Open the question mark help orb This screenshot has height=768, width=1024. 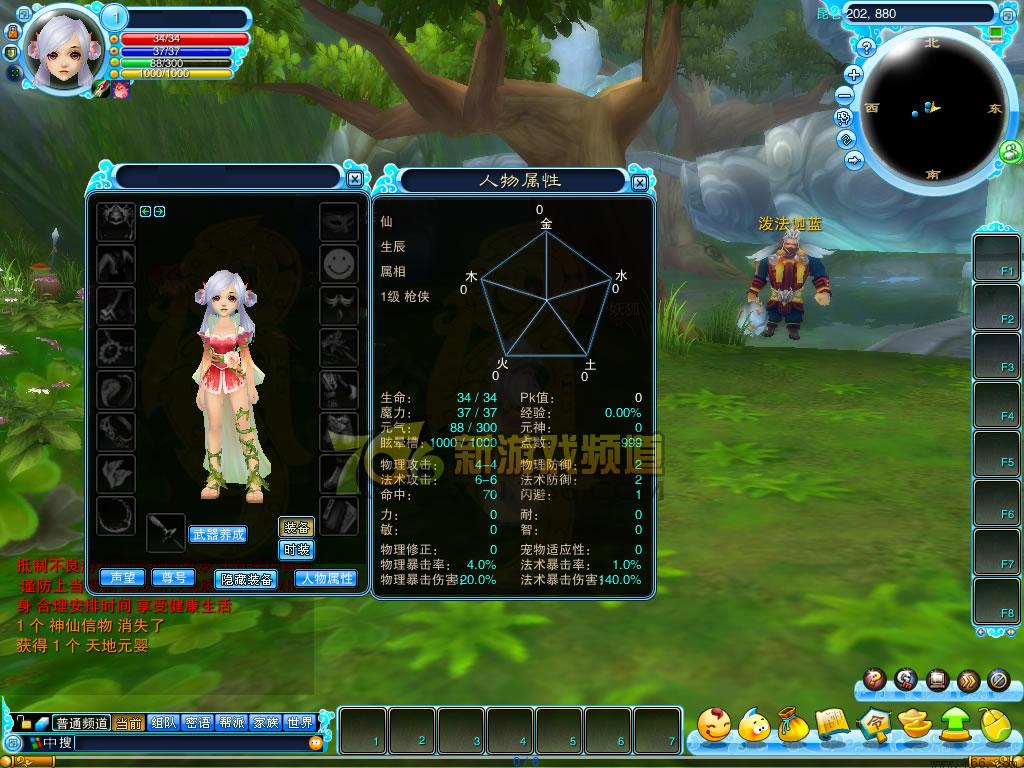tap(873, 680)
